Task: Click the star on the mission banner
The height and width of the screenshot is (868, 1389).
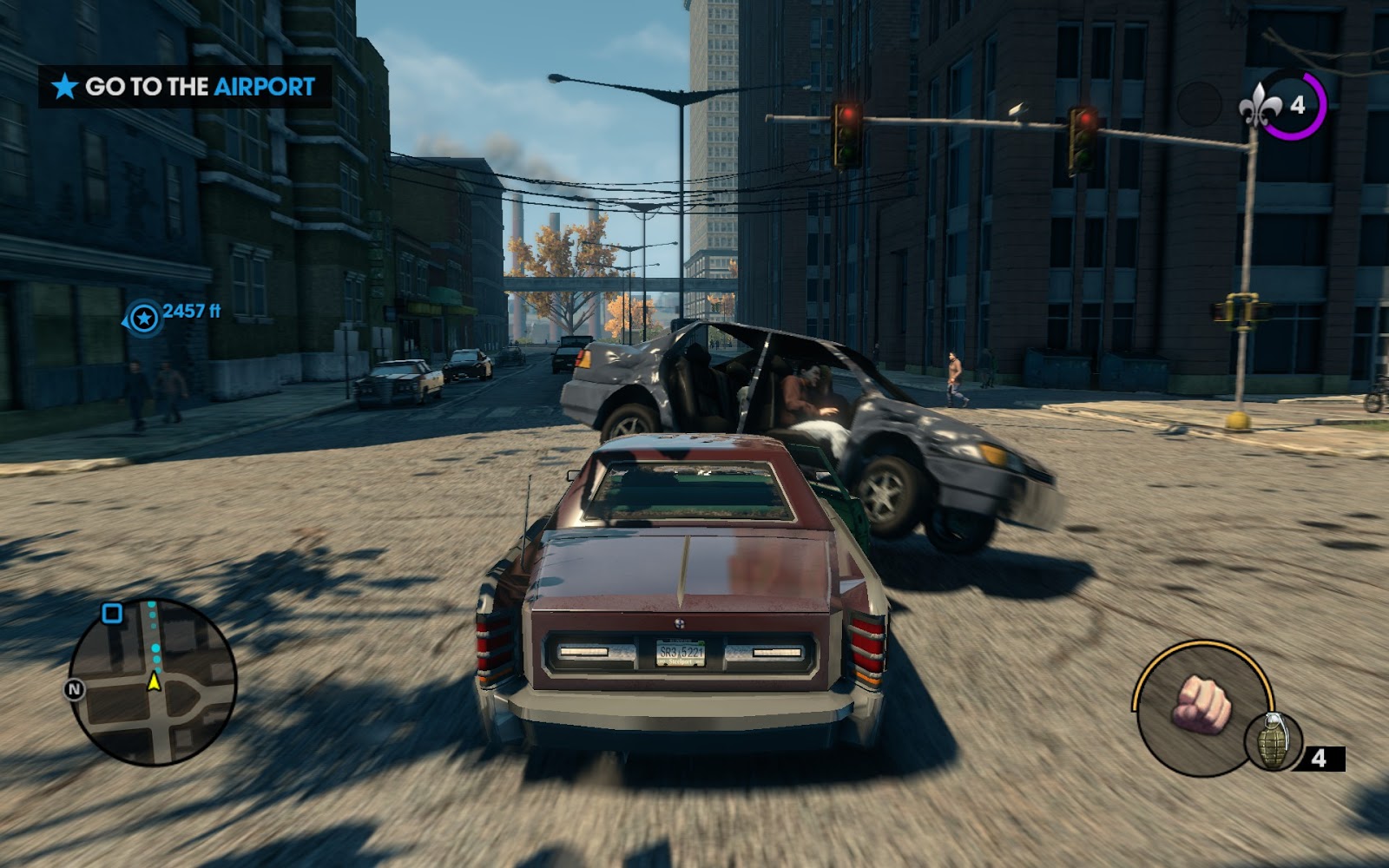Action: pyautogui.click(x=67, y=87)
